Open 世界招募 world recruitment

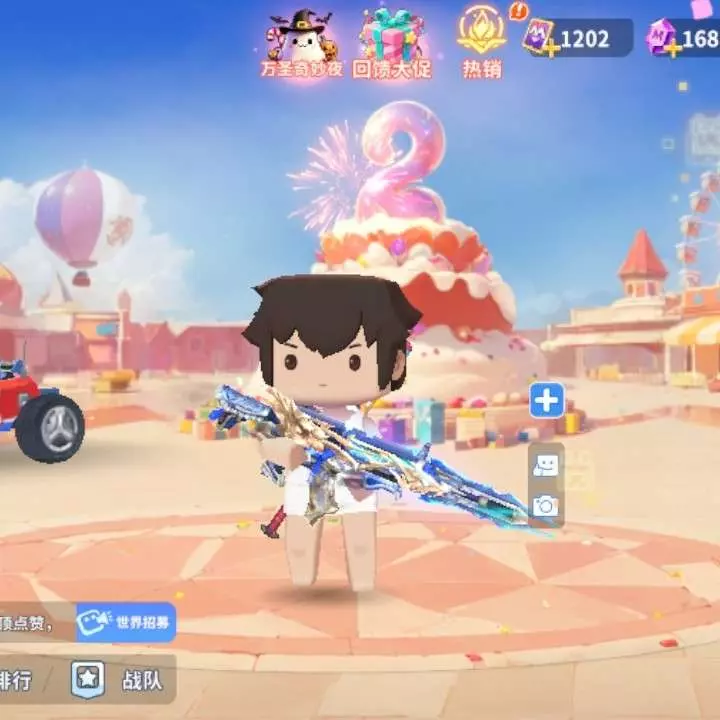tap(126, 622)
